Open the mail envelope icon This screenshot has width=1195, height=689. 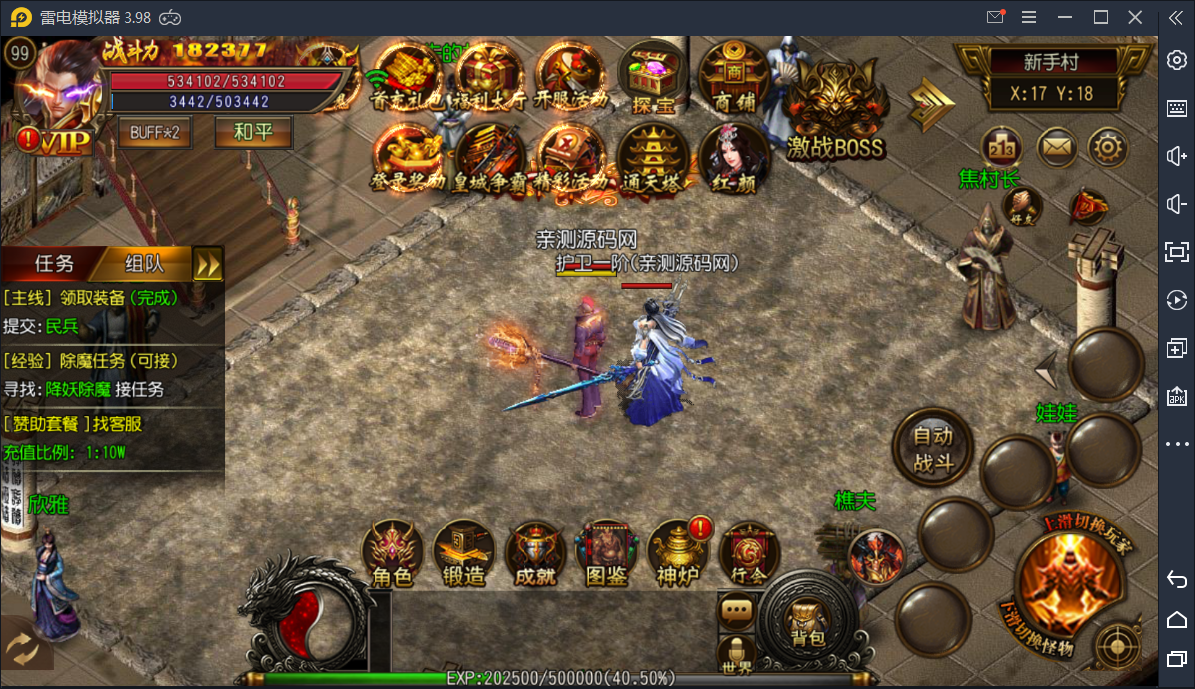tap(1055, 148)
